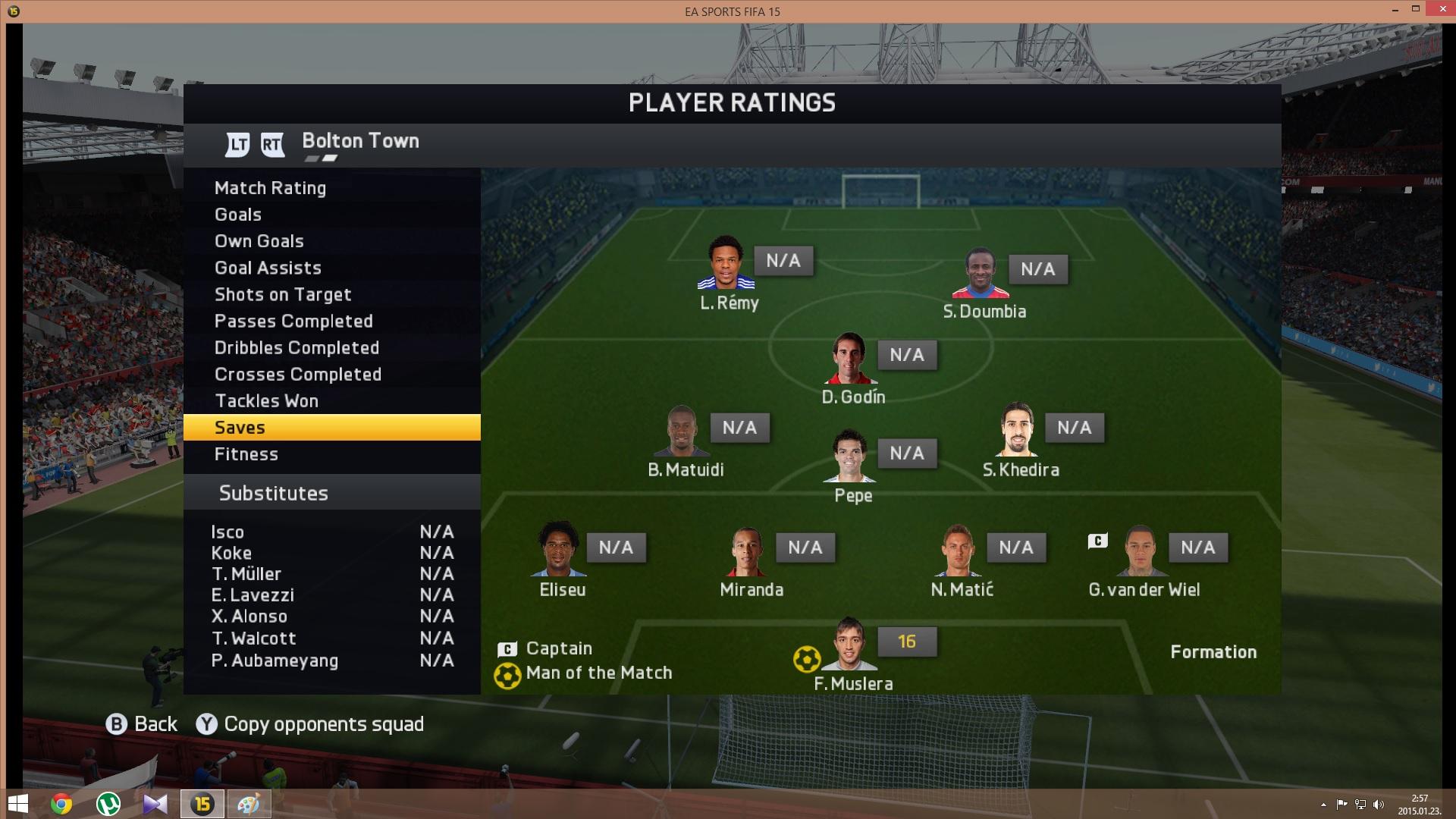Select Crosses Completed stat
The width and height of the screenshot is (1456, 819).
coord(298,374)
